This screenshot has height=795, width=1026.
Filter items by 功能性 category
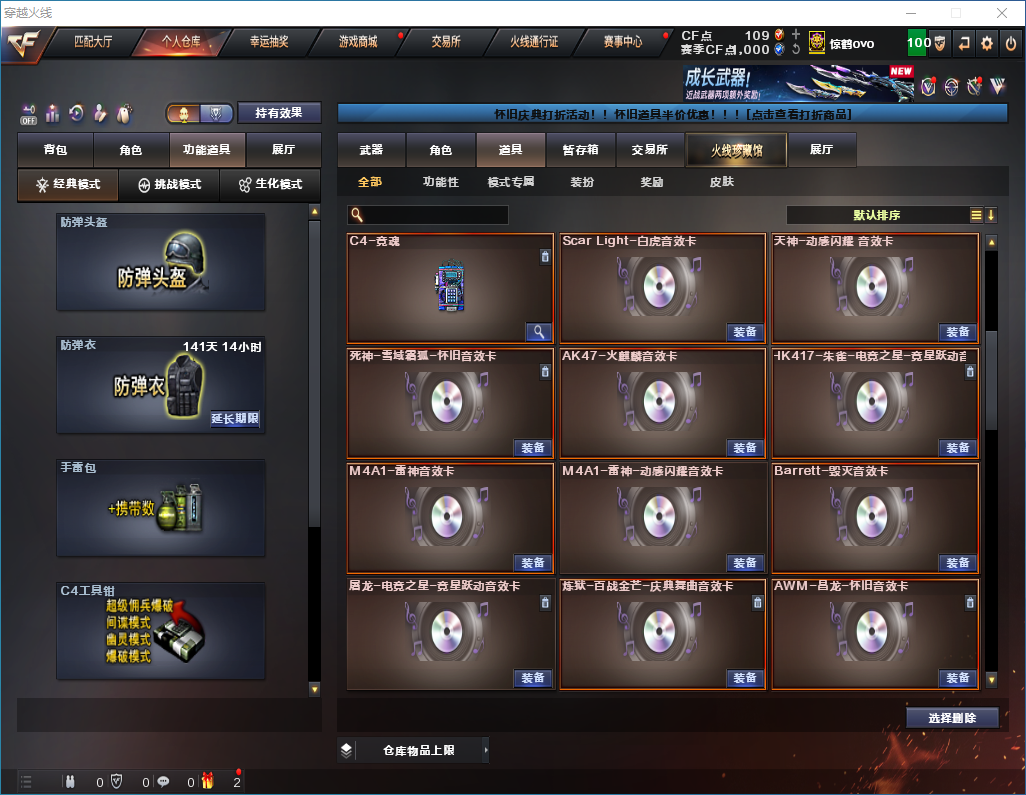click(440, 182)
